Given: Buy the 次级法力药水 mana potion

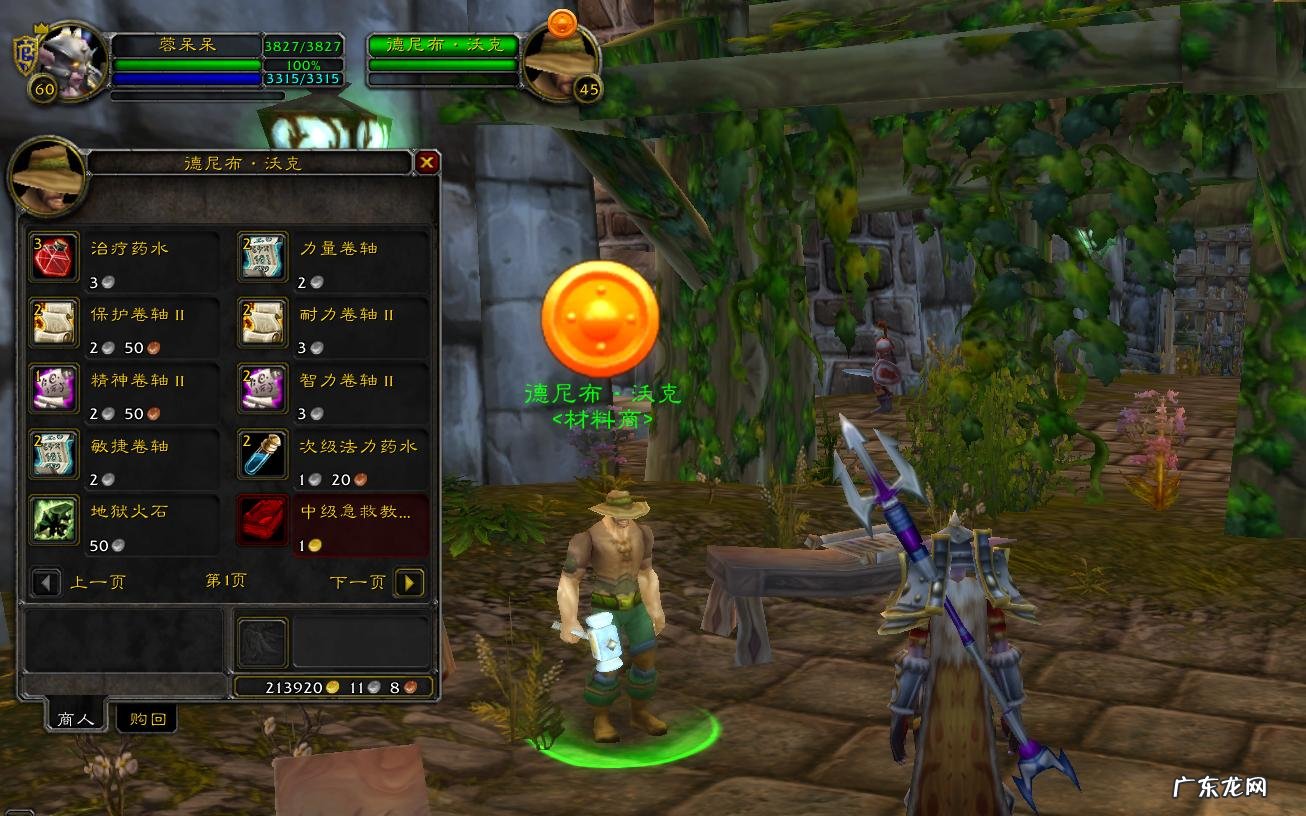Looking at the screenshot, I should pyautogui.click(x=263, y=455).
